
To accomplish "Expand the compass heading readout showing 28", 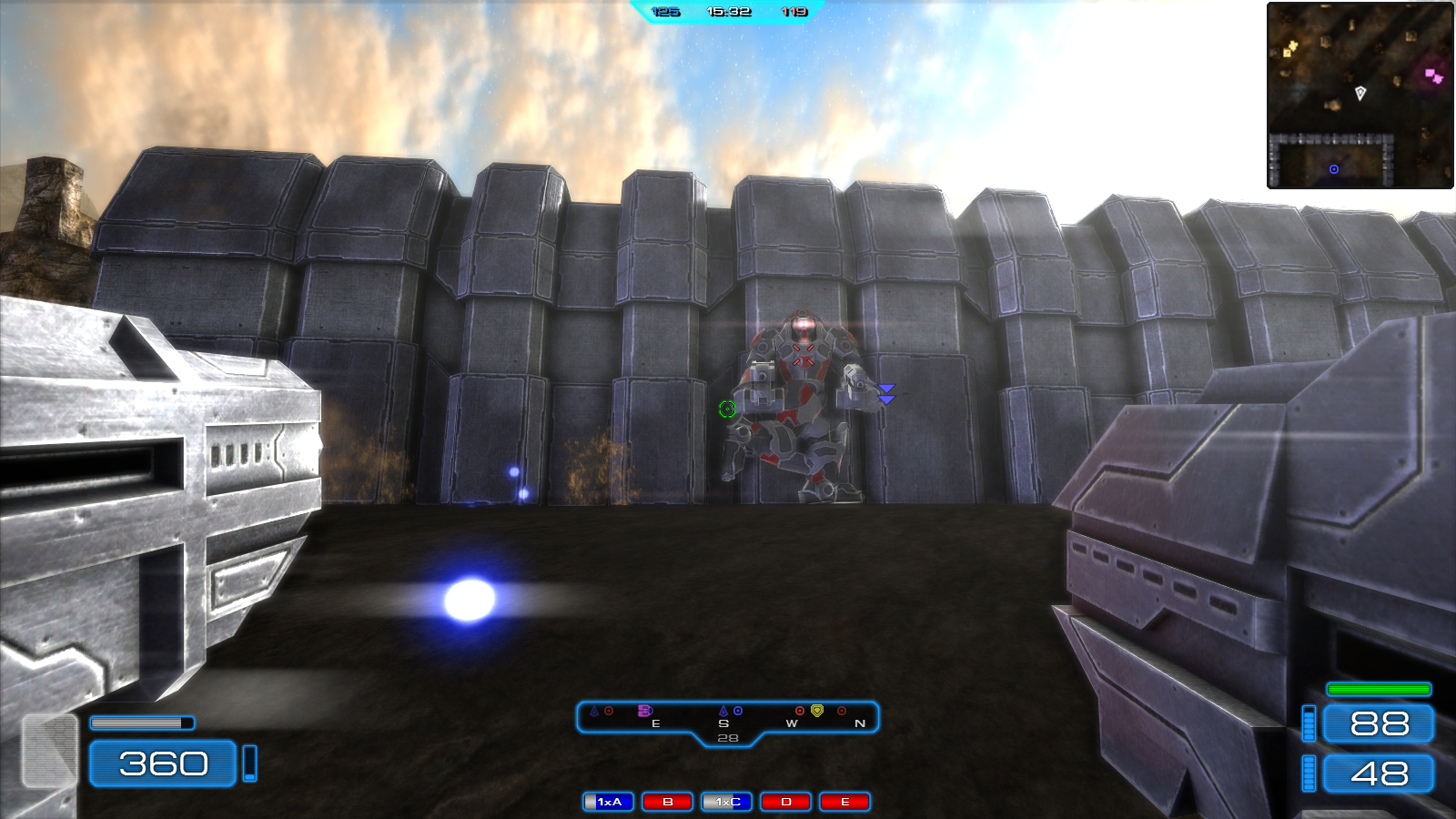I will (728, 736).
